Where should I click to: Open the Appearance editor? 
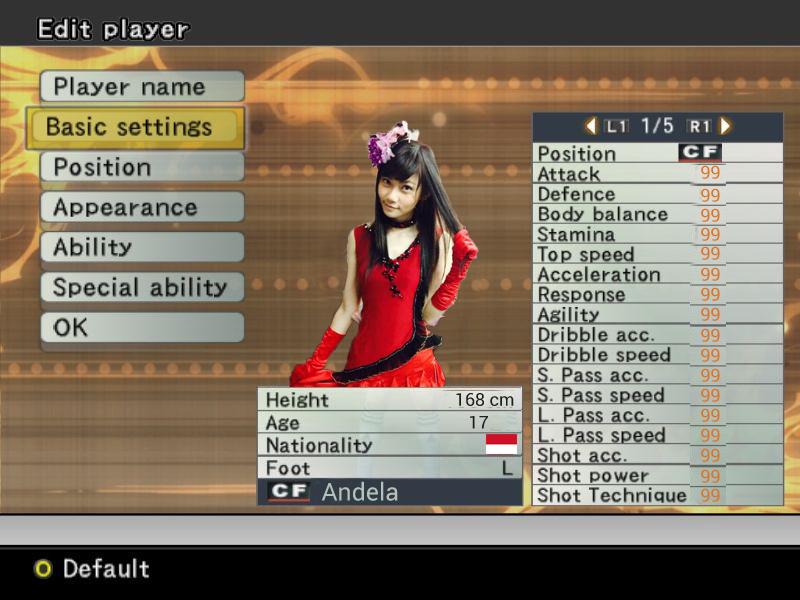(x=142, y=207)
